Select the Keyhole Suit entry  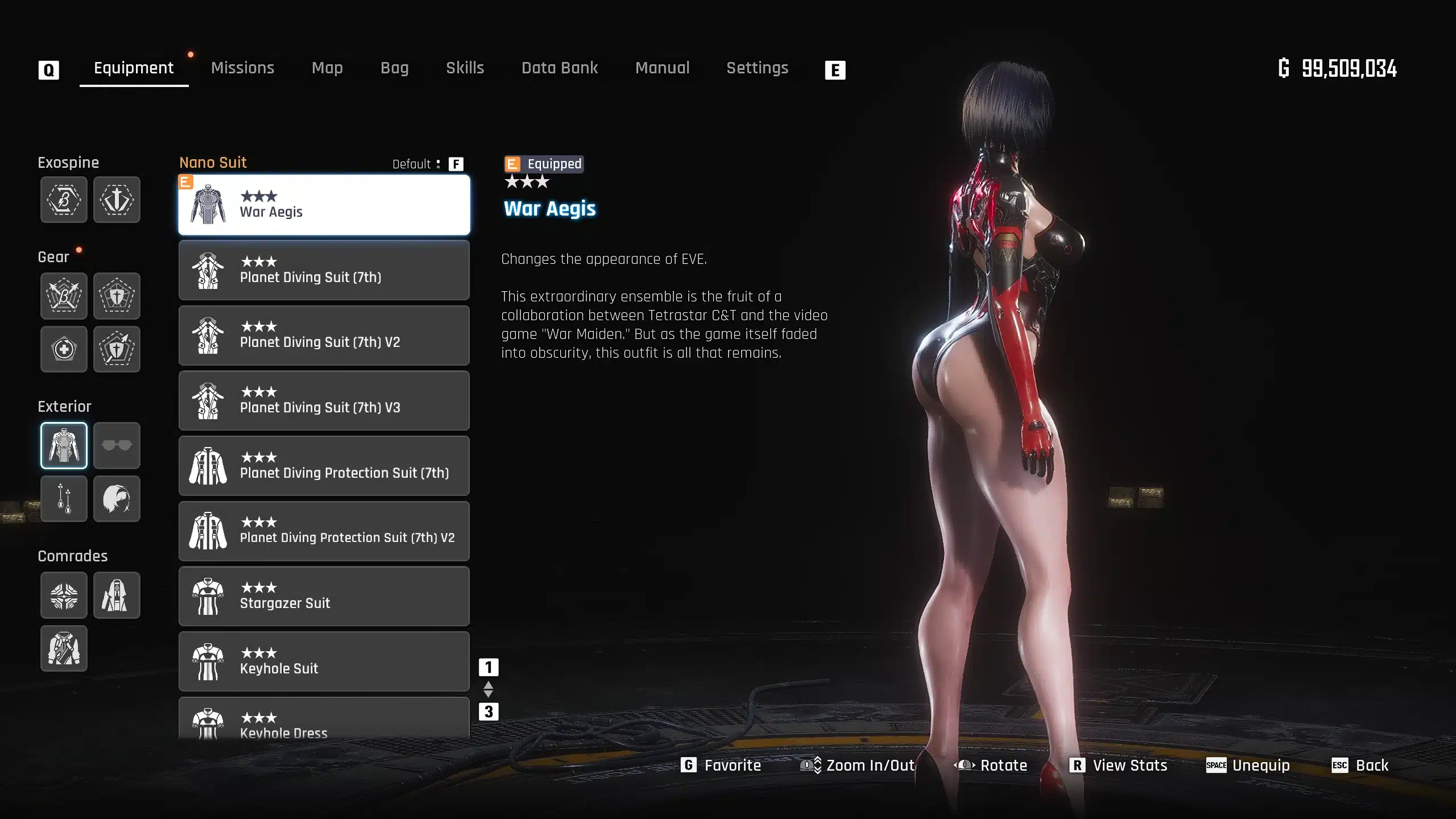pos(324,661)
